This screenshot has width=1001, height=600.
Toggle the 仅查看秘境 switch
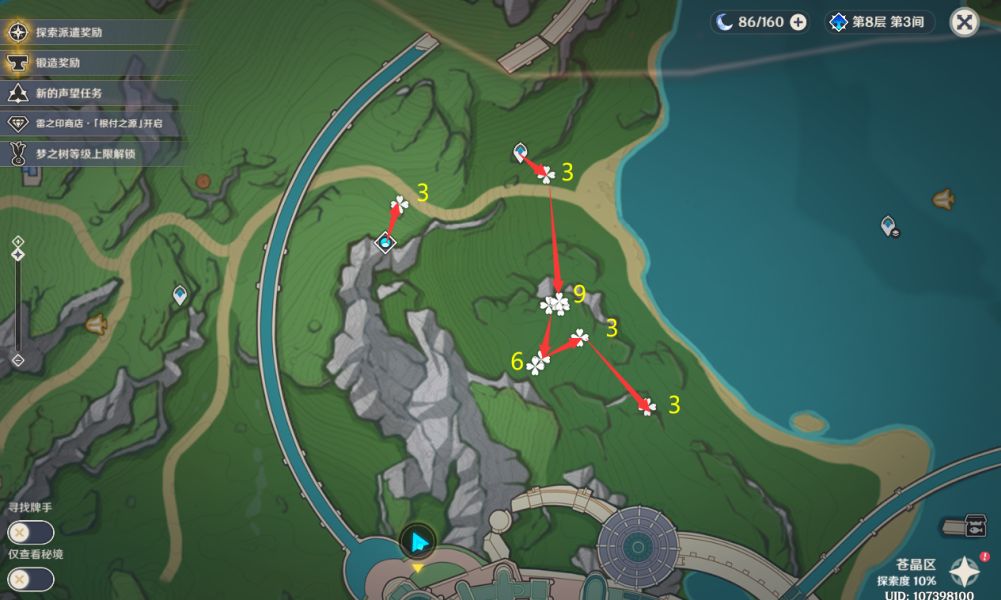[x=29, y=578]
